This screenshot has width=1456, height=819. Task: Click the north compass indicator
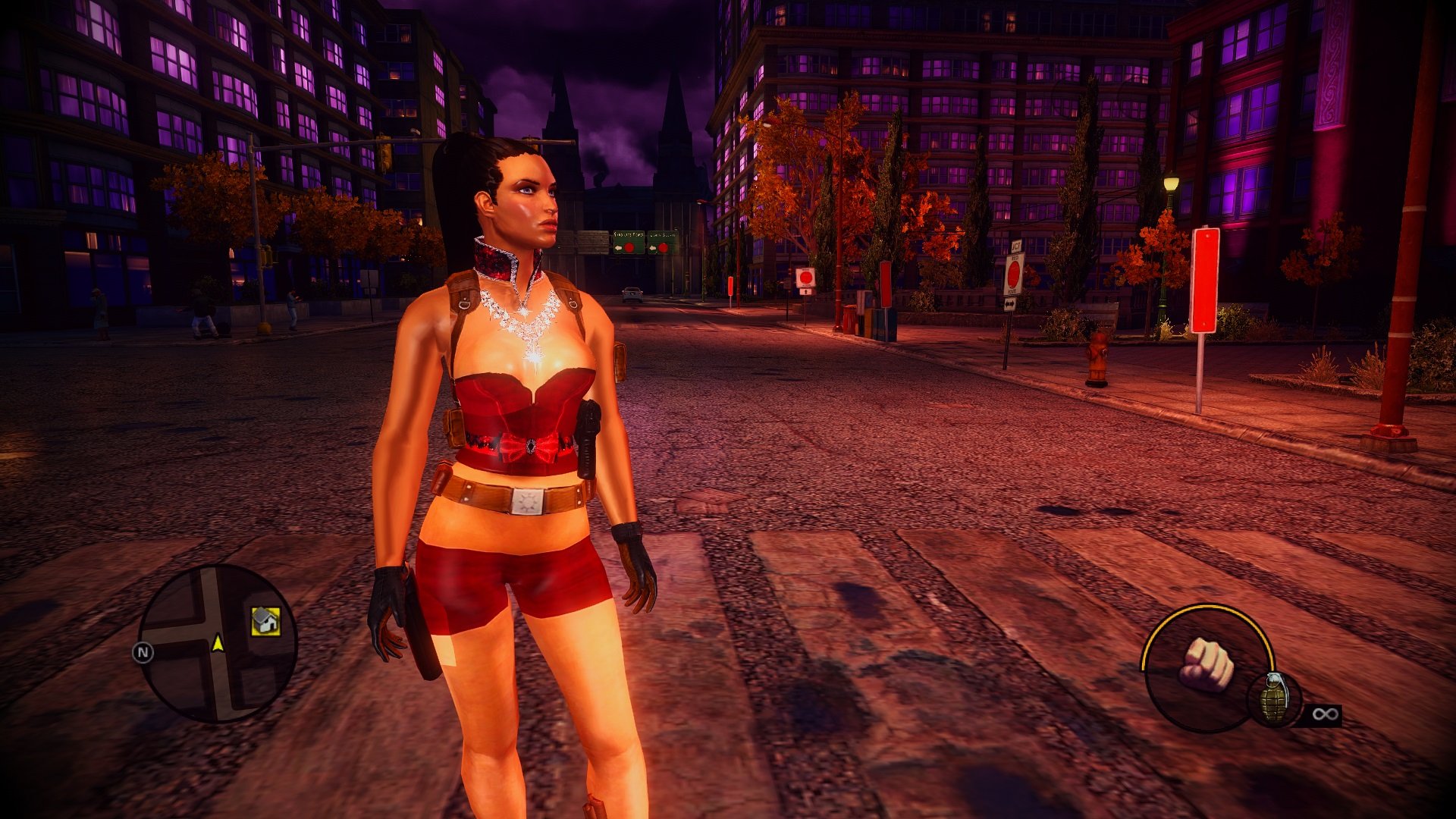click(143, 652)
